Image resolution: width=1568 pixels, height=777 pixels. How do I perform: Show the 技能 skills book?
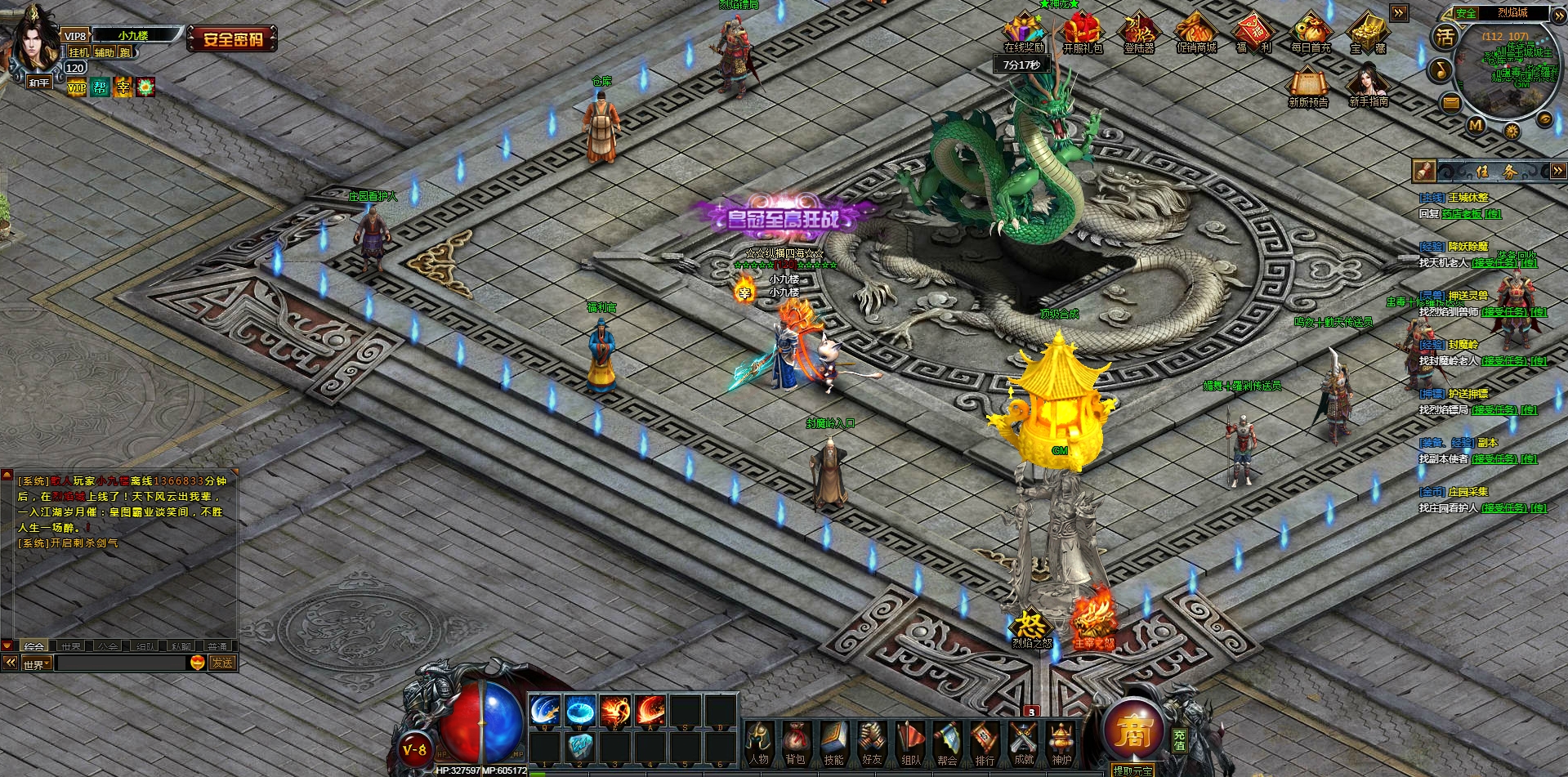point(833,744)
